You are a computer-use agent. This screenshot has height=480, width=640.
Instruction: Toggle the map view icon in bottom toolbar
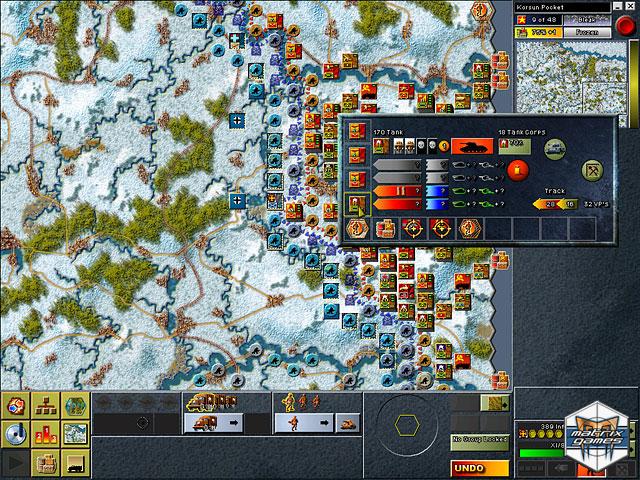point(74,434)
